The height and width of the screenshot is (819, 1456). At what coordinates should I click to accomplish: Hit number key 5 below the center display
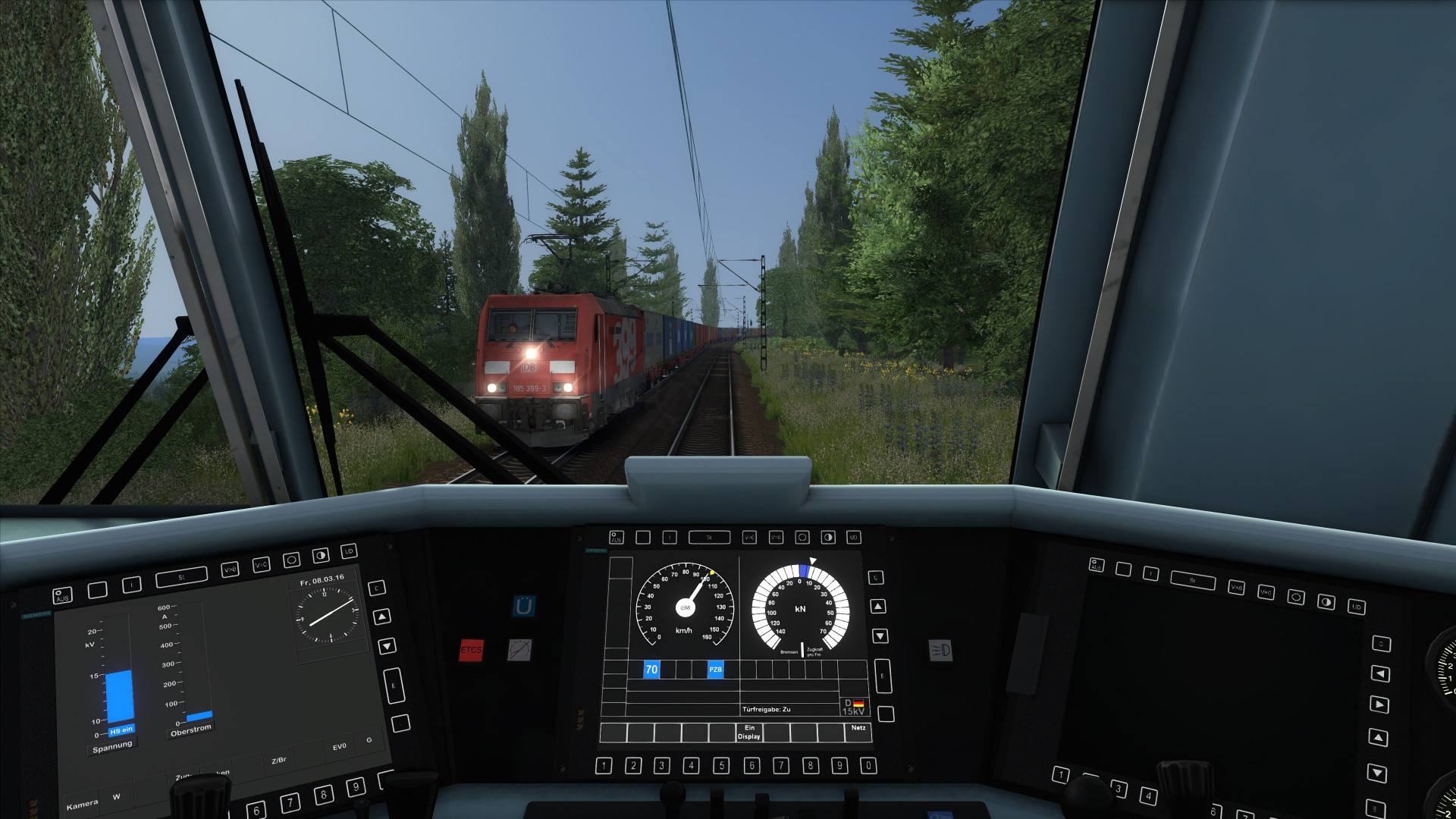(721, 766)
